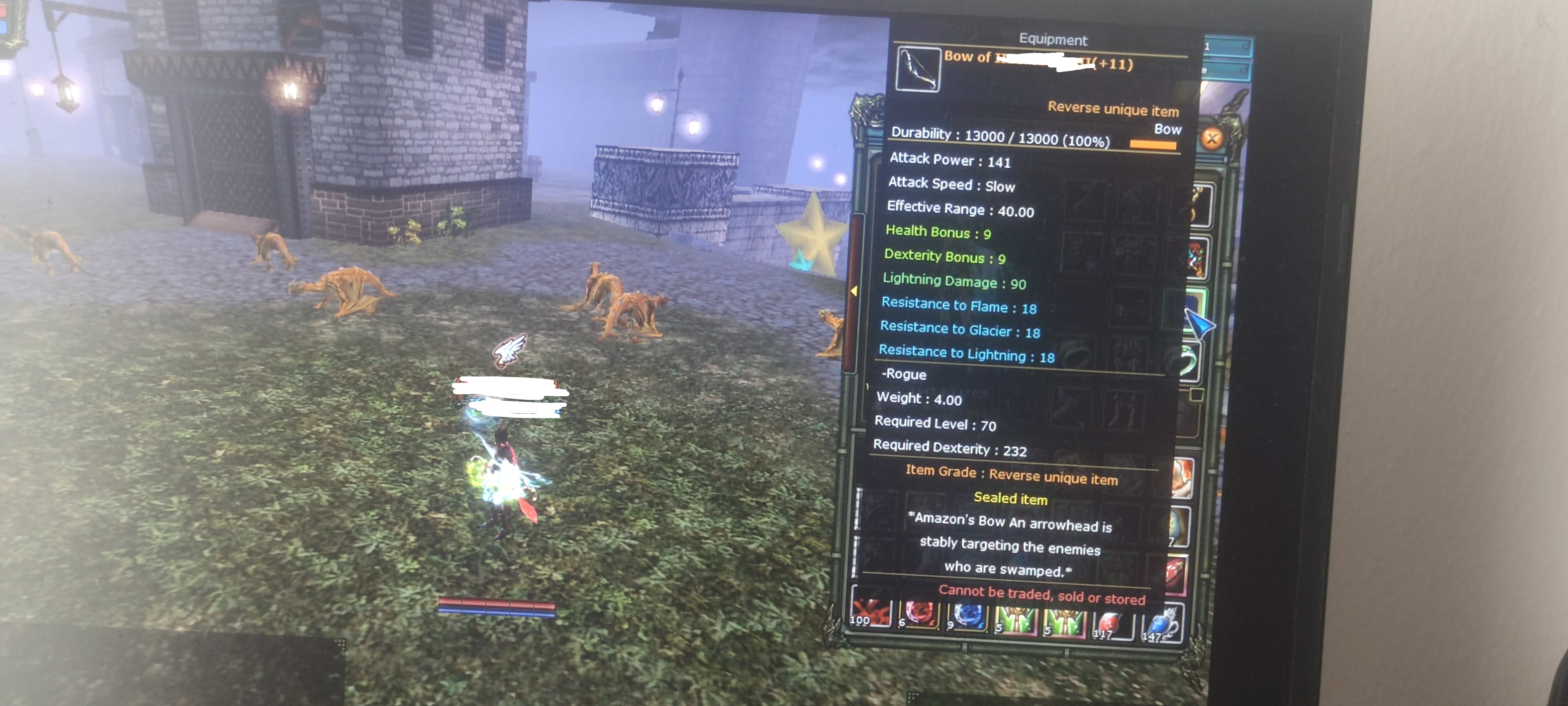The height and width of the screenshot is (706, 1568).
Task: Close the Equipment panel with the orange X
Action: 1212,139
